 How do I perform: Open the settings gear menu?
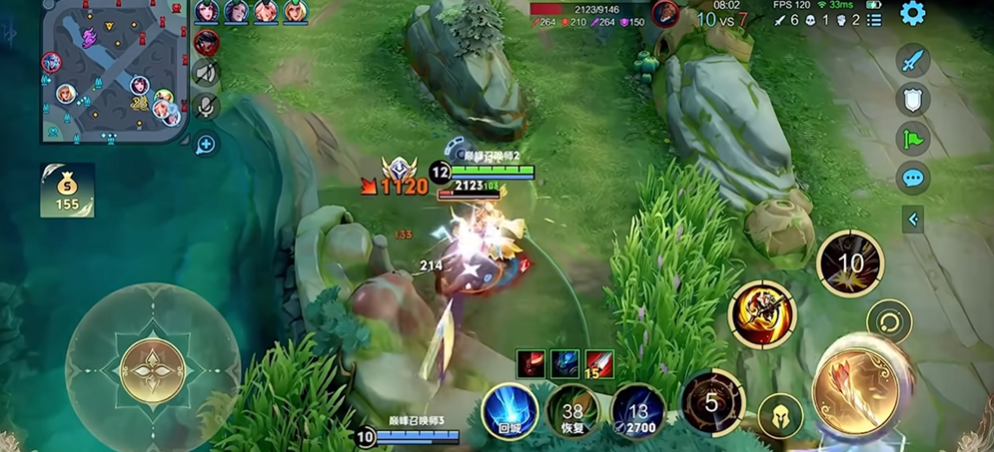pyautogui.click(x=912, y=13)
